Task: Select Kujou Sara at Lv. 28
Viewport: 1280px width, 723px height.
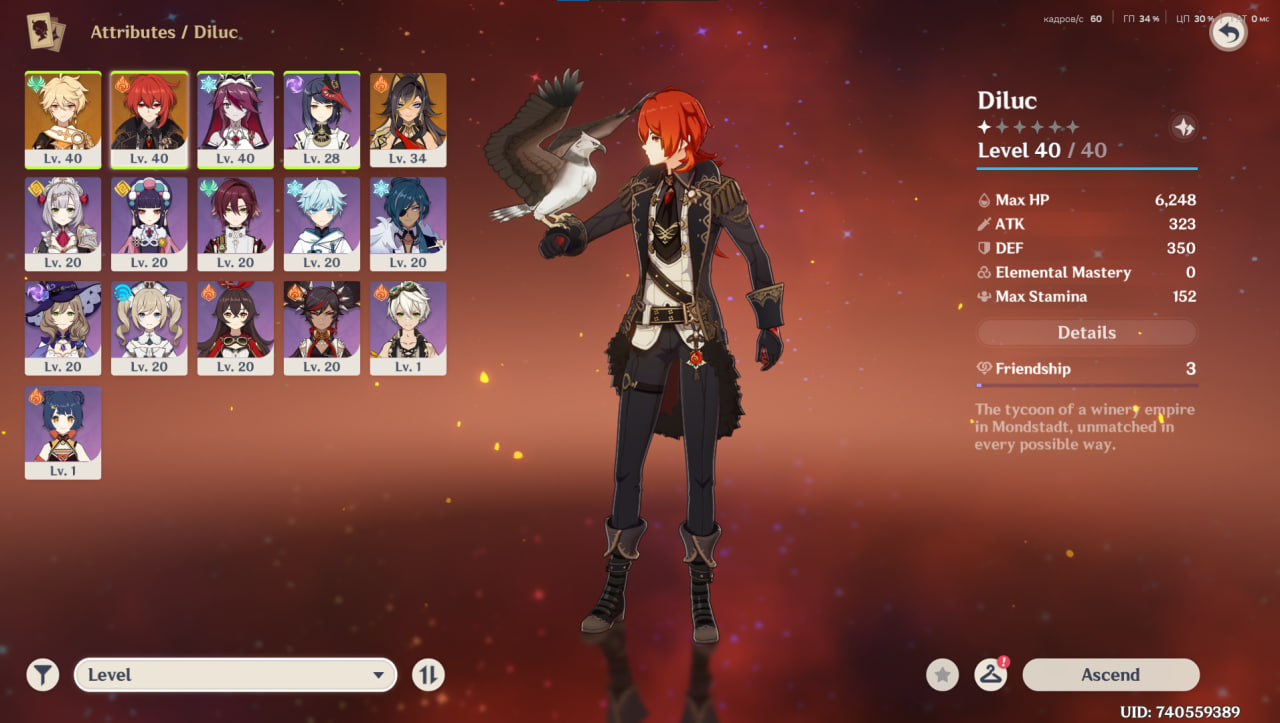Action: click(x=322, y=118)
